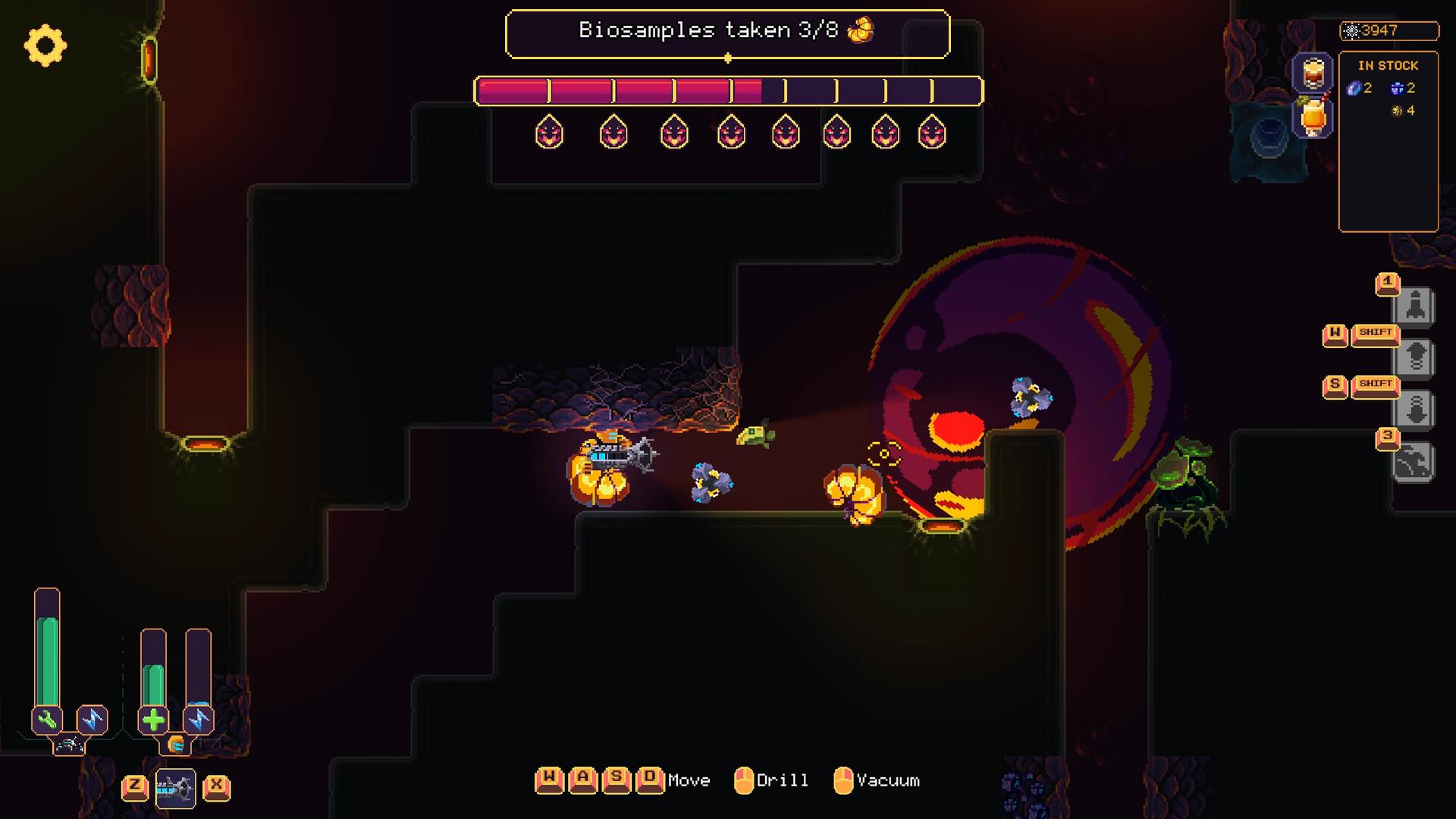Click the green plus health icon
Viewport: 1456px width, 819px height.
154,720
